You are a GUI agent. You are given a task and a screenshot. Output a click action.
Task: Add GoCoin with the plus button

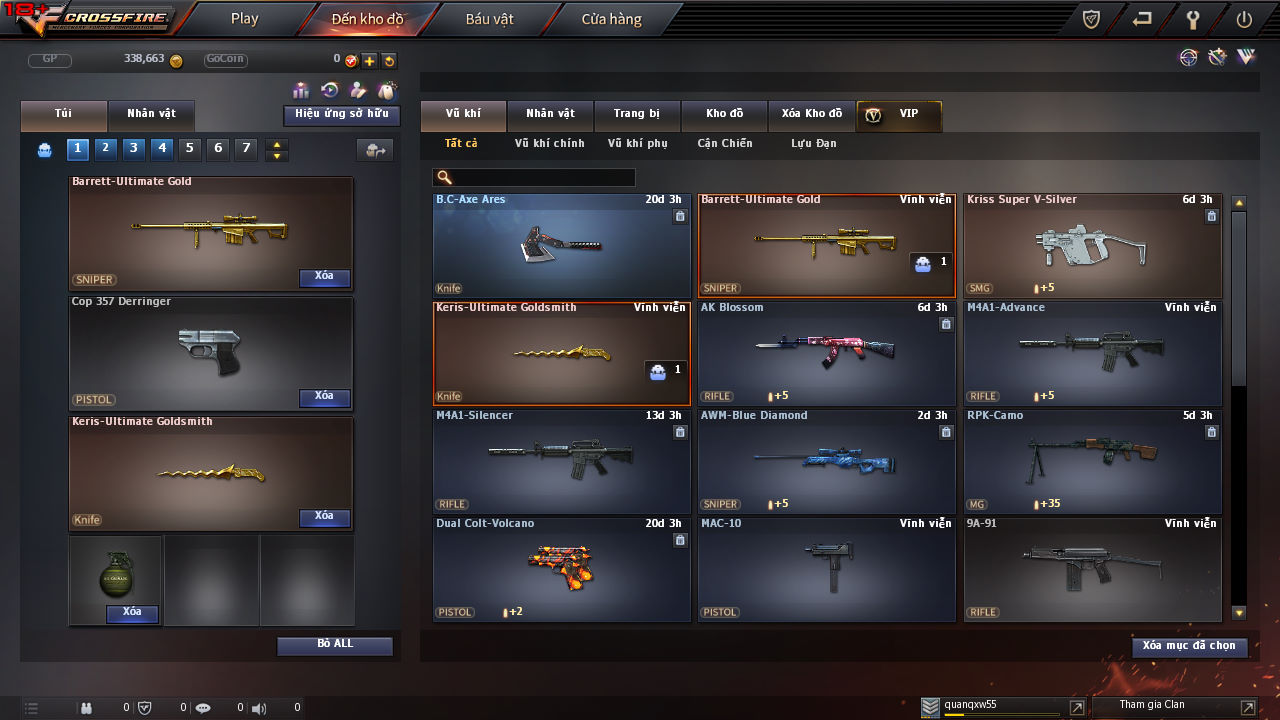[x=369, y=61]
